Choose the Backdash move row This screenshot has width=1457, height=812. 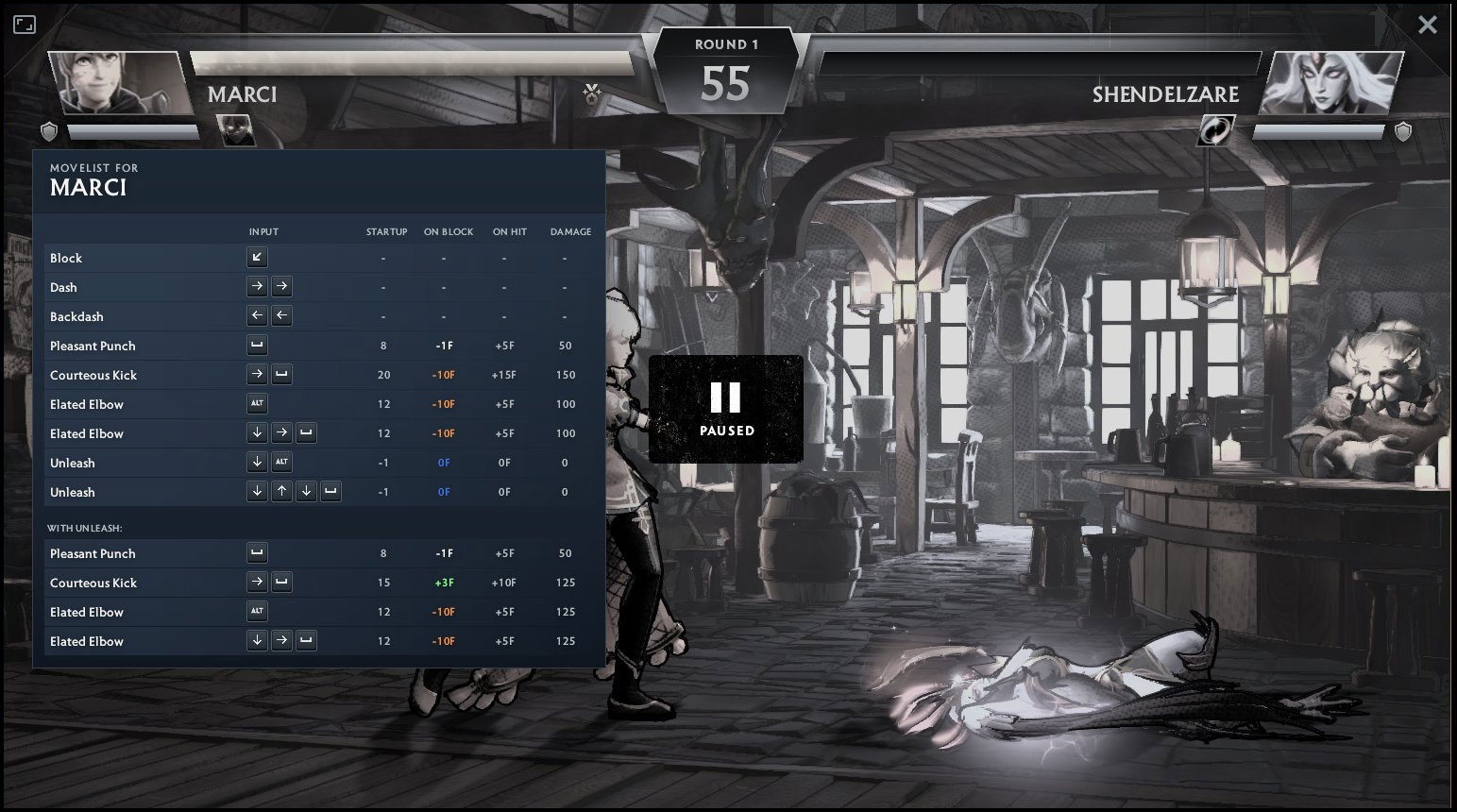coord(318,316)
